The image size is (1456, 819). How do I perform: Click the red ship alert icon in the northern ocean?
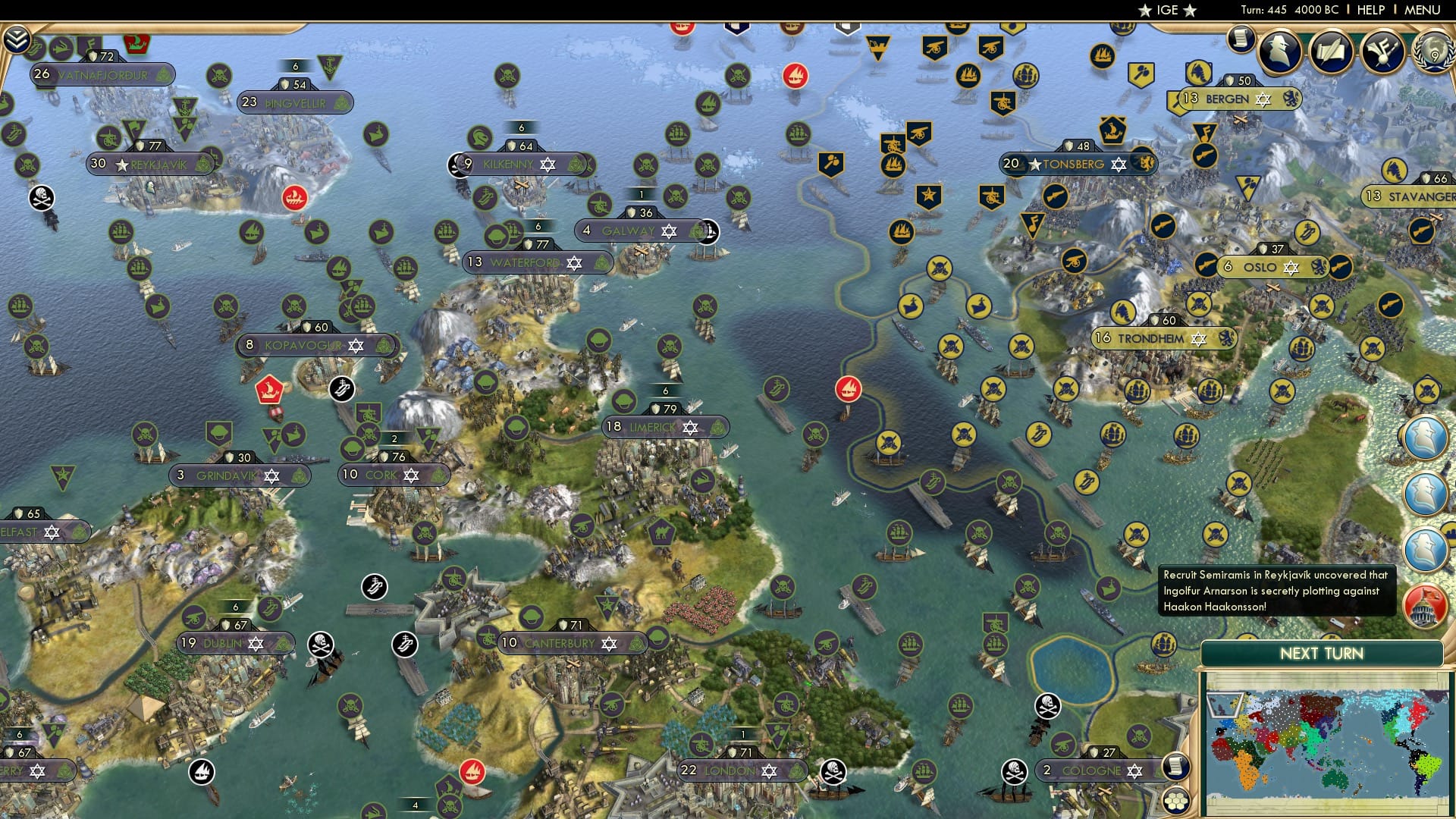795,74
